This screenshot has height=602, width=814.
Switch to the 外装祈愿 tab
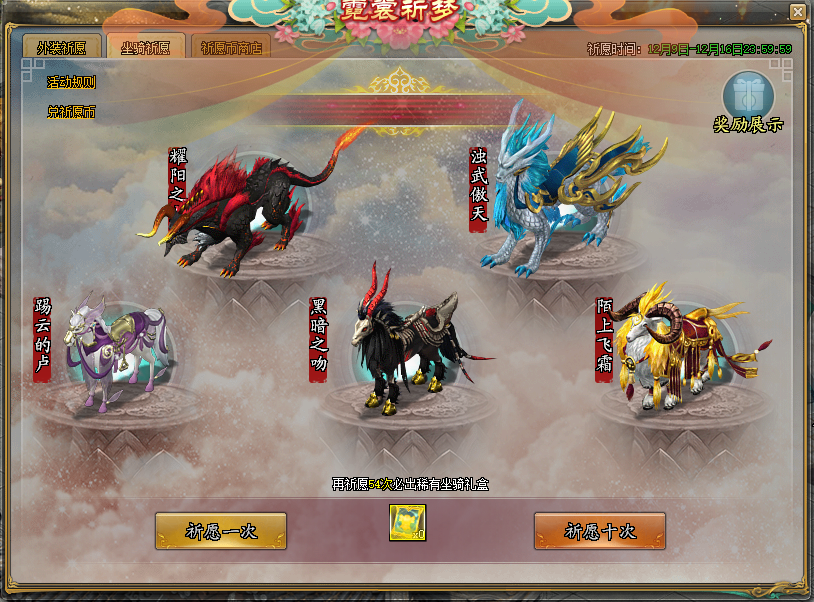click(61, 47)
